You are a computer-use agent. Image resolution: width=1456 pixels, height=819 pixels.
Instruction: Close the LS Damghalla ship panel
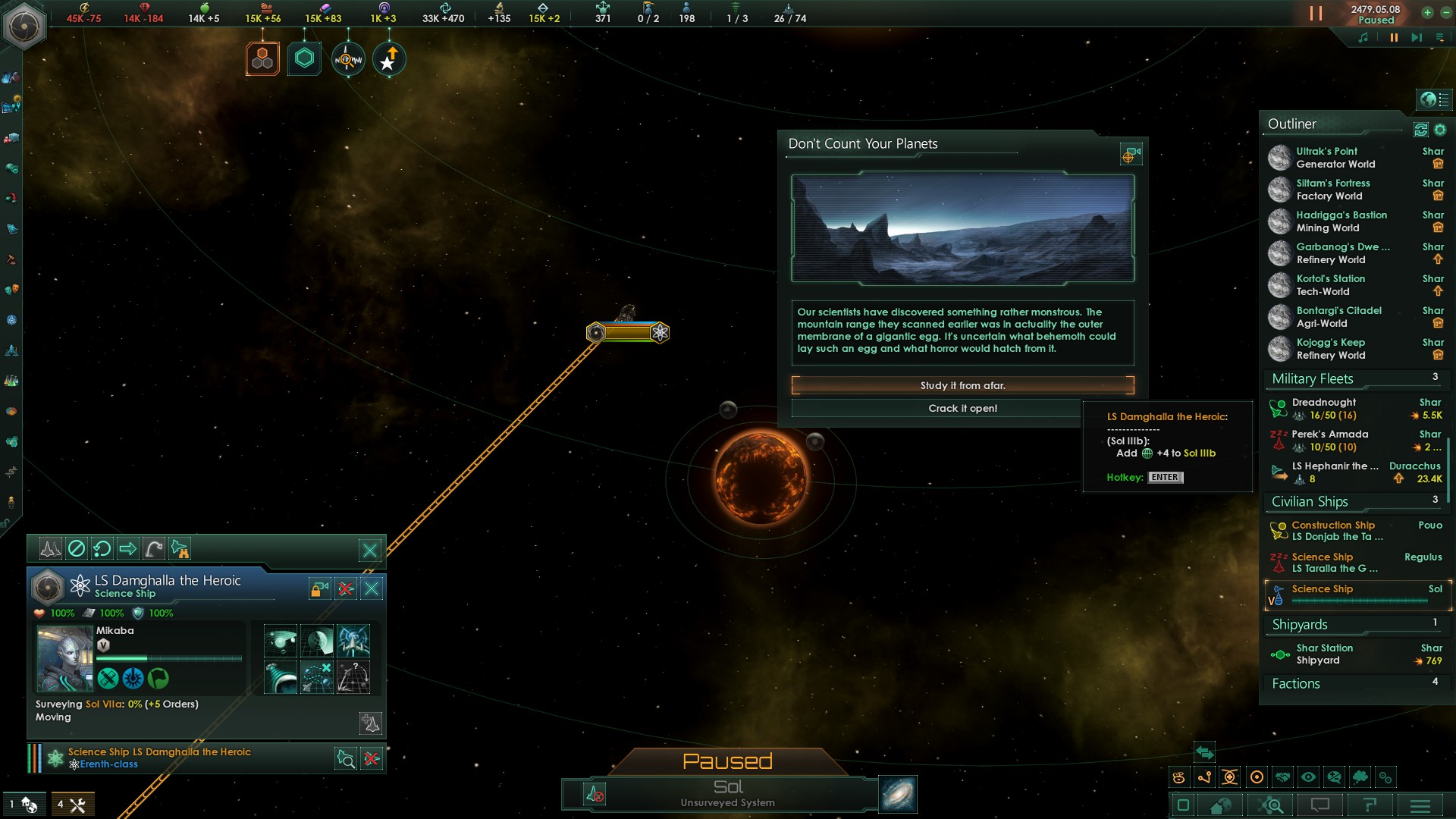pyautogui.click(x=372, y=588)
